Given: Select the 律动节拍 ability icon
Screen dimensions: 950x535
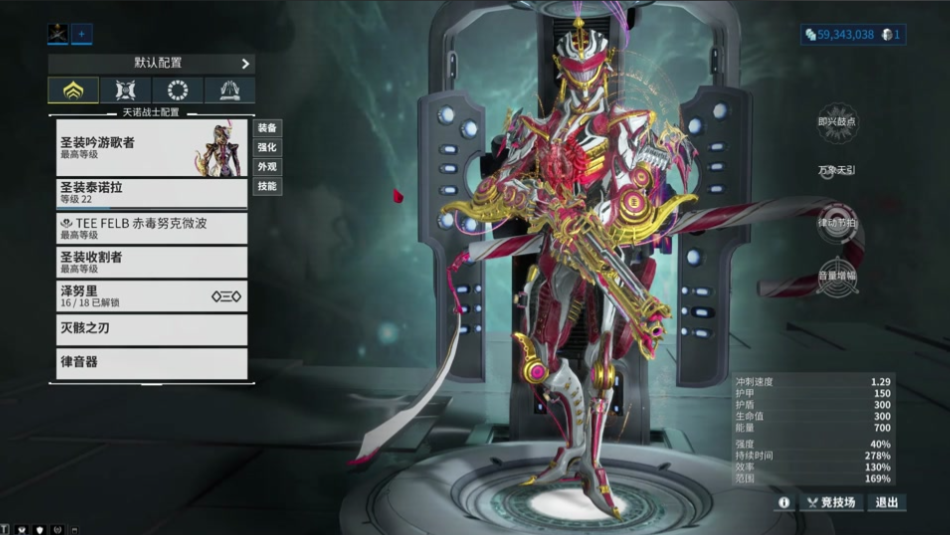Looking at the screenshot, I should point(837,222).
